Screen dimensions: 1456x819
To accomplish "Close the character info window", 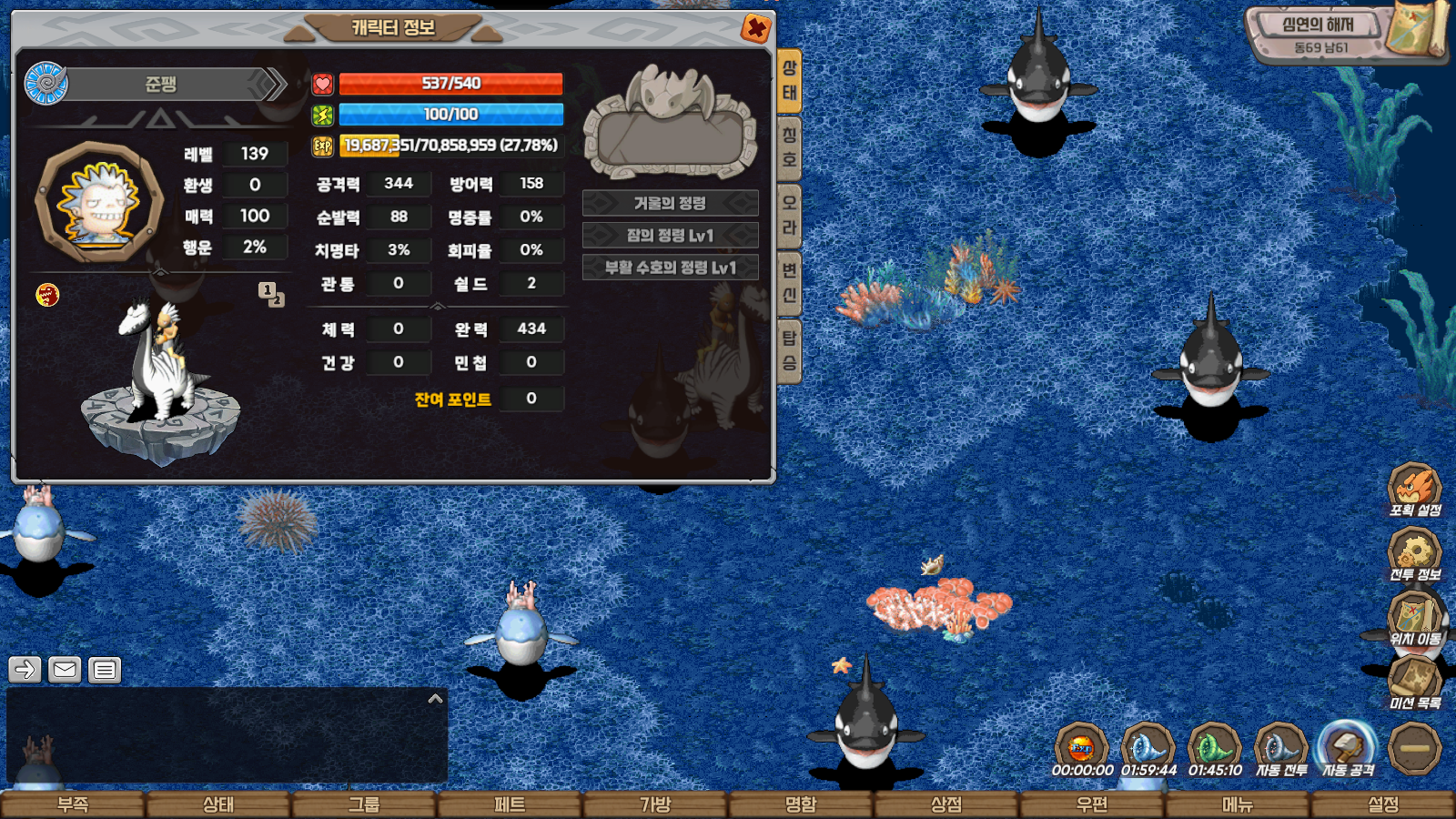I will point(755,28).
